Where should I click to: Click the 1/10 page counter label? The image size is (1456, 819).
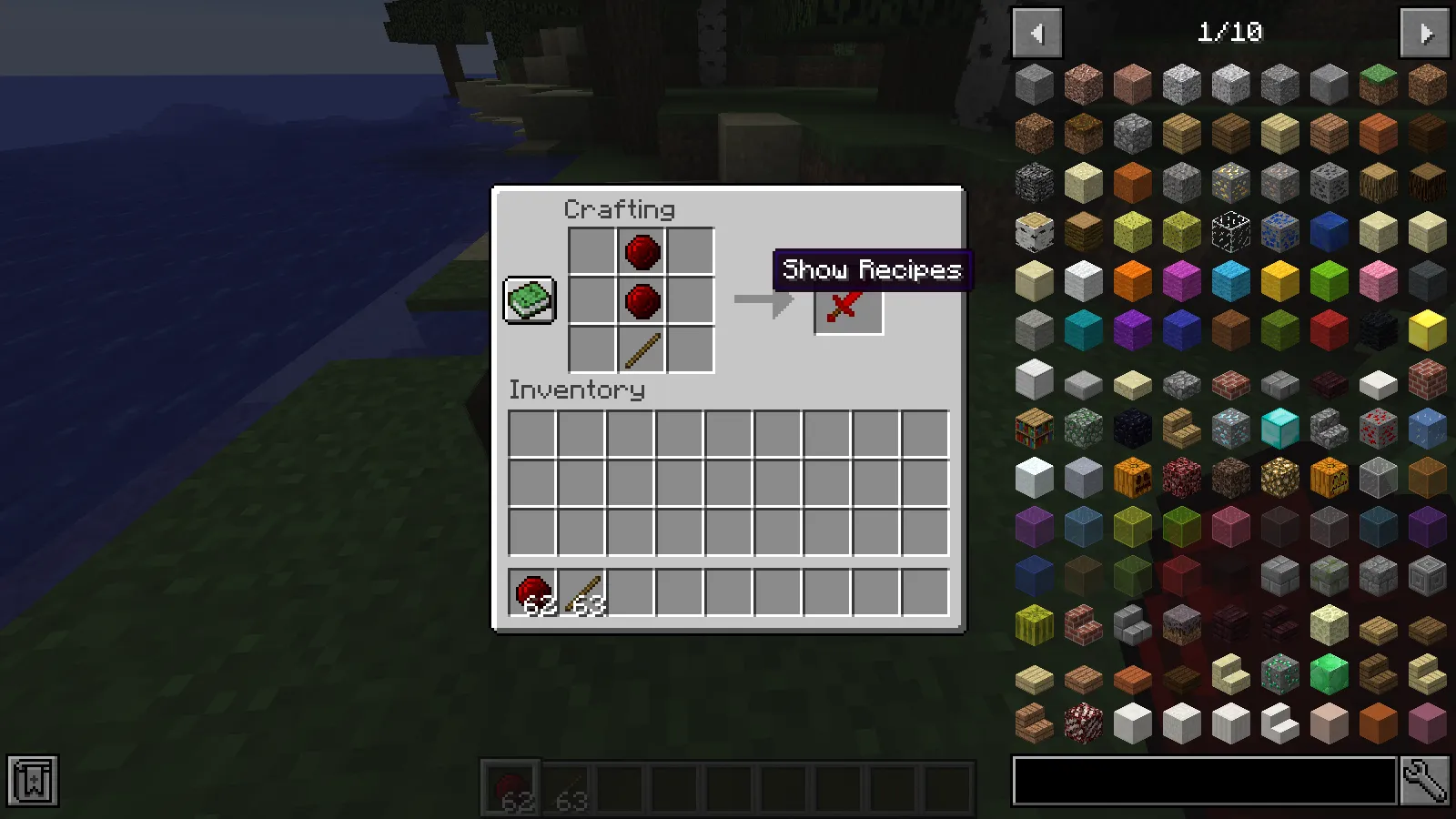pos(1228,33)
